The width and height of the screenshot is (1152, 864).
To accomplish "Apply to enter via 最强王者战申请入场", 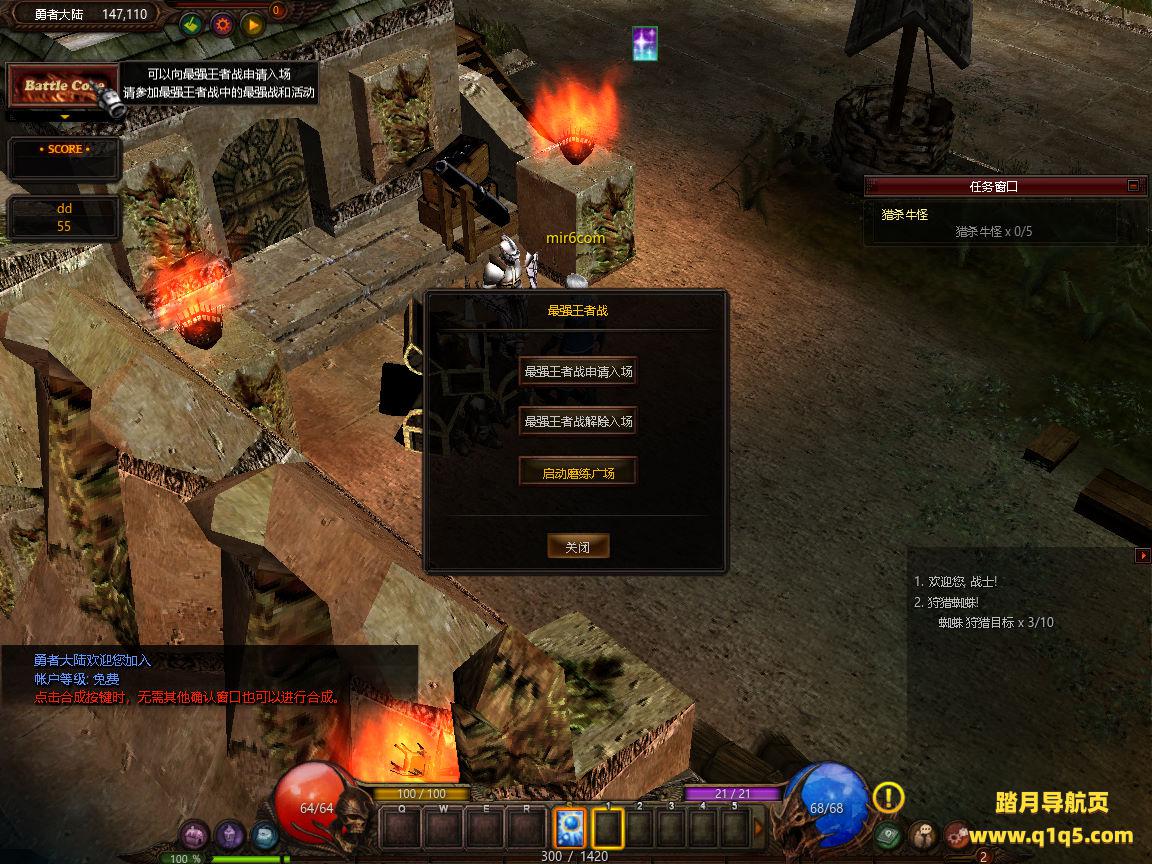I will (x=578, y=372).
